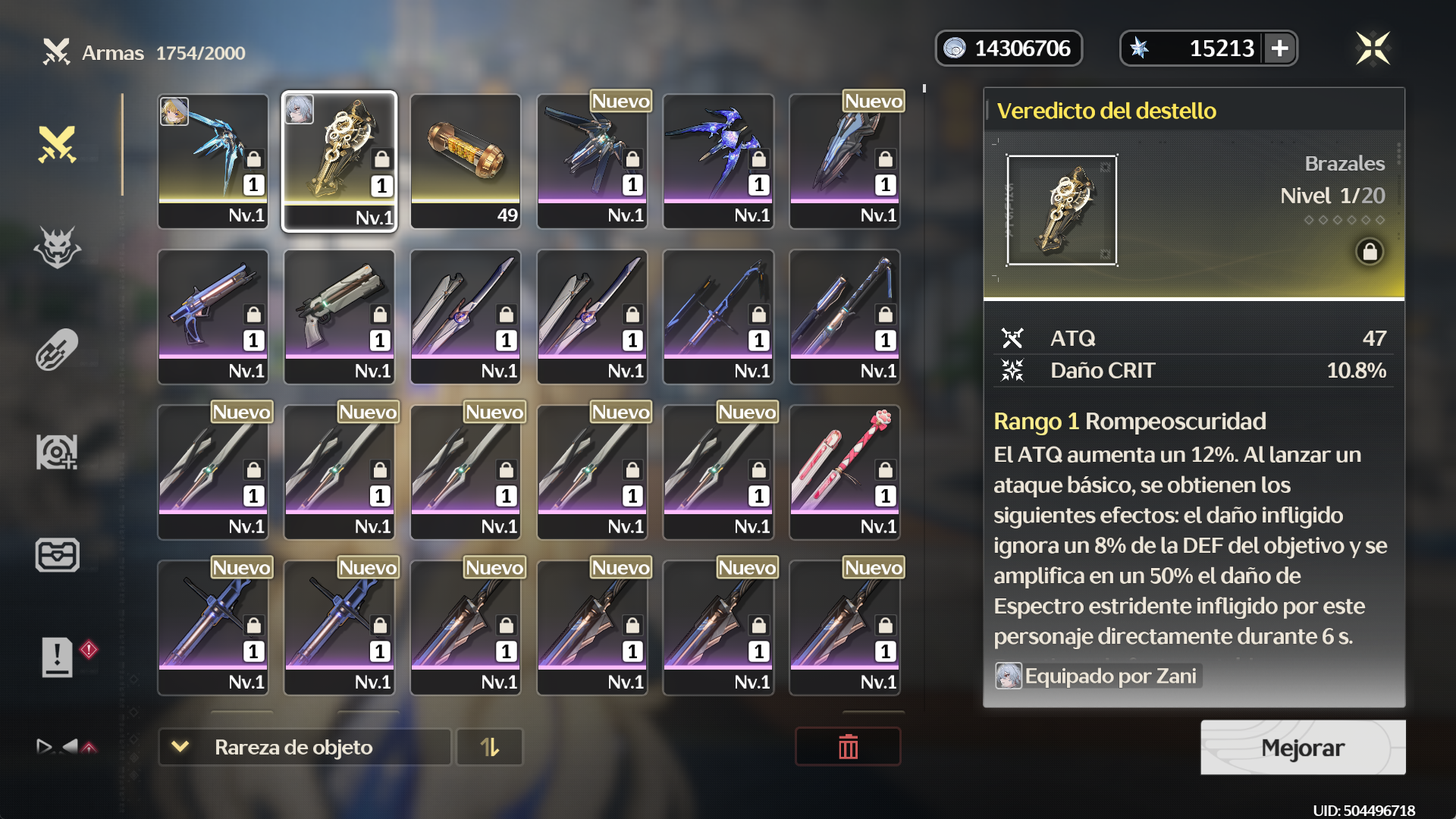Select the starry blue gauntlets weapon
The width and height of the screenshot is (1456, 819).
pyautogui.click(x=718, y=161)
